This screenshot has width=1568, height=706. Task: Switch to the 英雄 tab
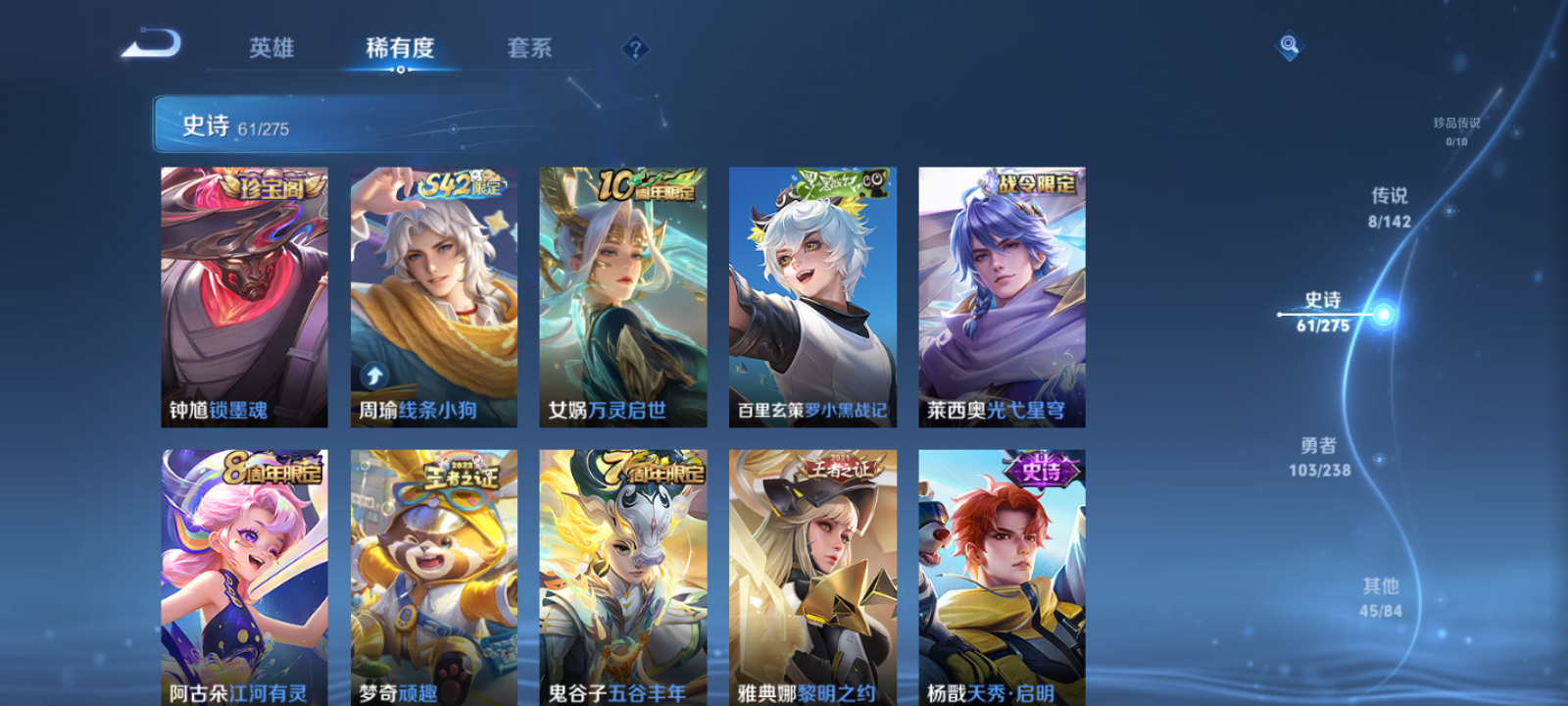click(270, 48)
